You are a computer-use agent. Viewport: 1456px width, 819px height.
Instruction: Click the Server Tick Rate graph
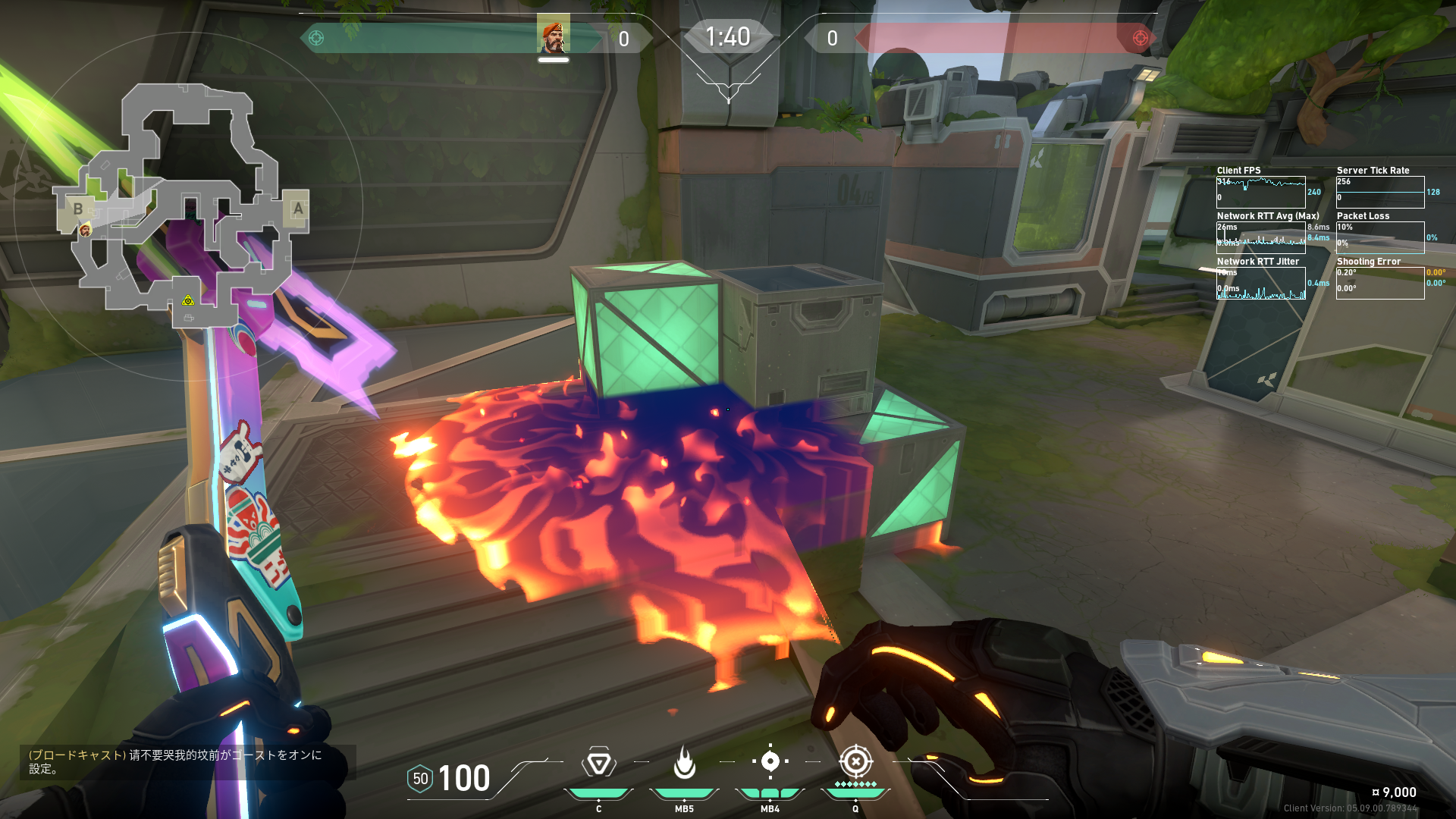coord(1380,192)
